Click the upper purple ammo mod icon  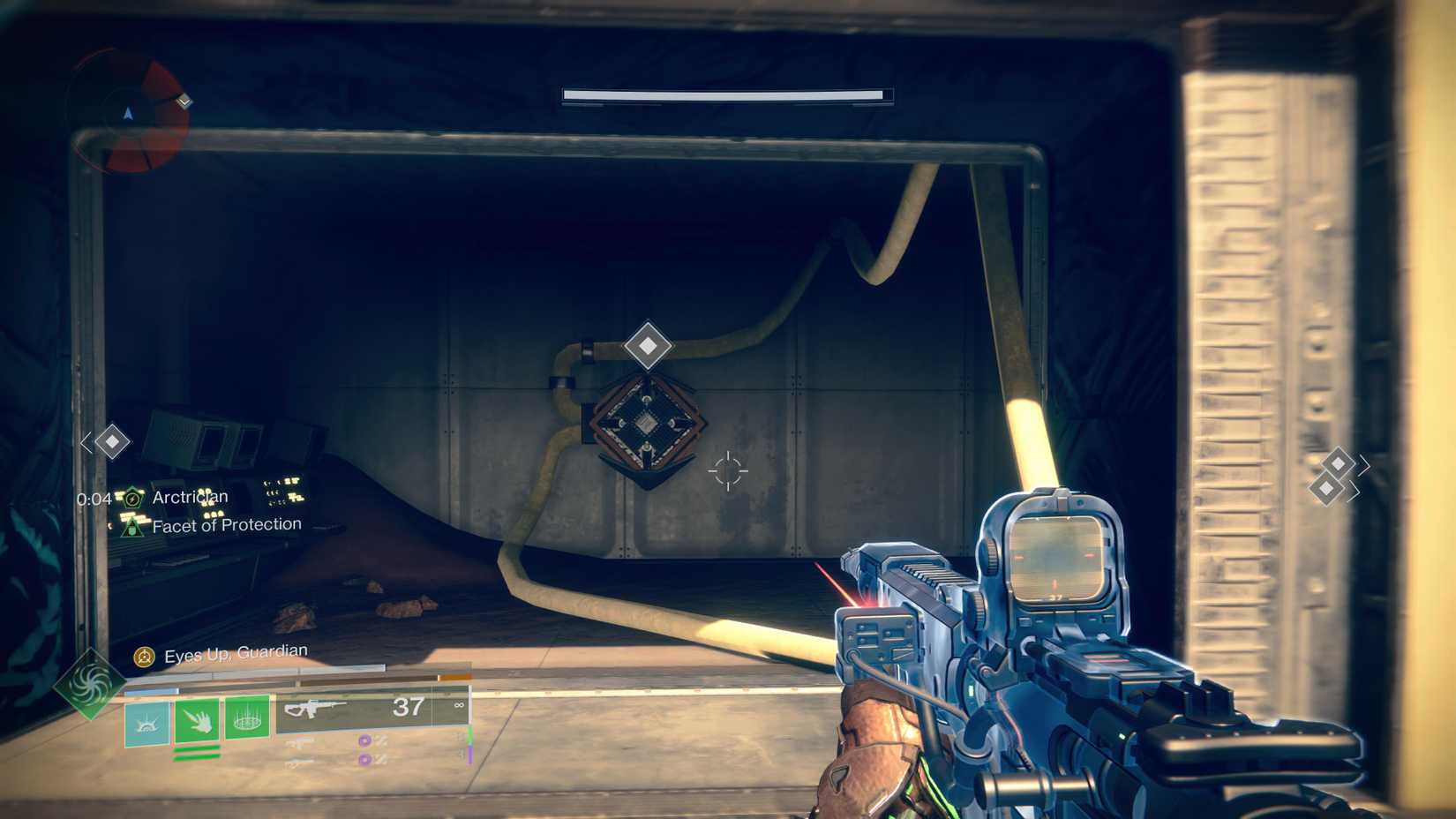point(364,741)
